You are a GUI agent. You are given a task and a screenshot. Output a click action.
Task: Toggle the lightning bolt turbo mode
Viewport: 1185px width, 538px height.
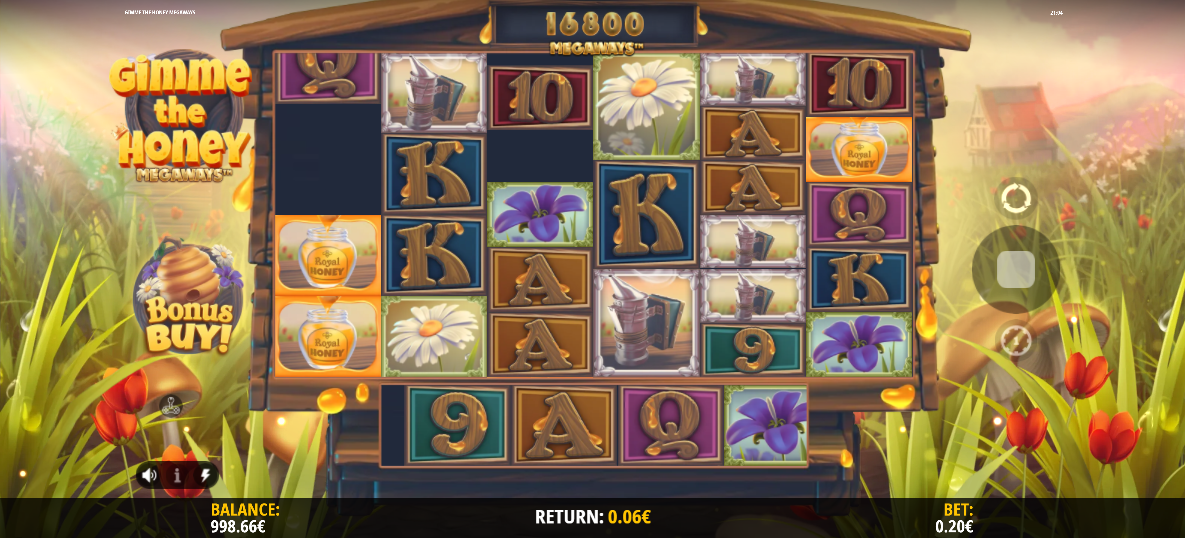tap(205, 475)
